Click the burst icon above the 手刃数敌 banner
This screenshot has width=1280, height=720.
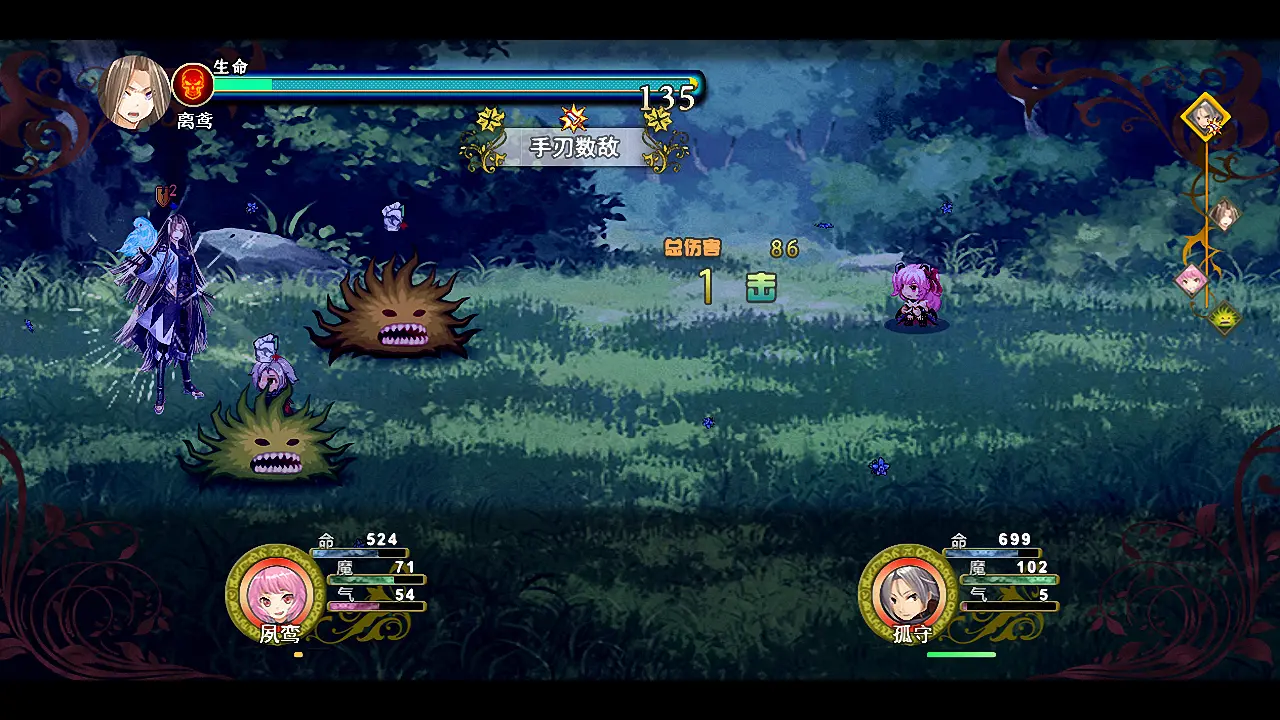click(572, 119)
